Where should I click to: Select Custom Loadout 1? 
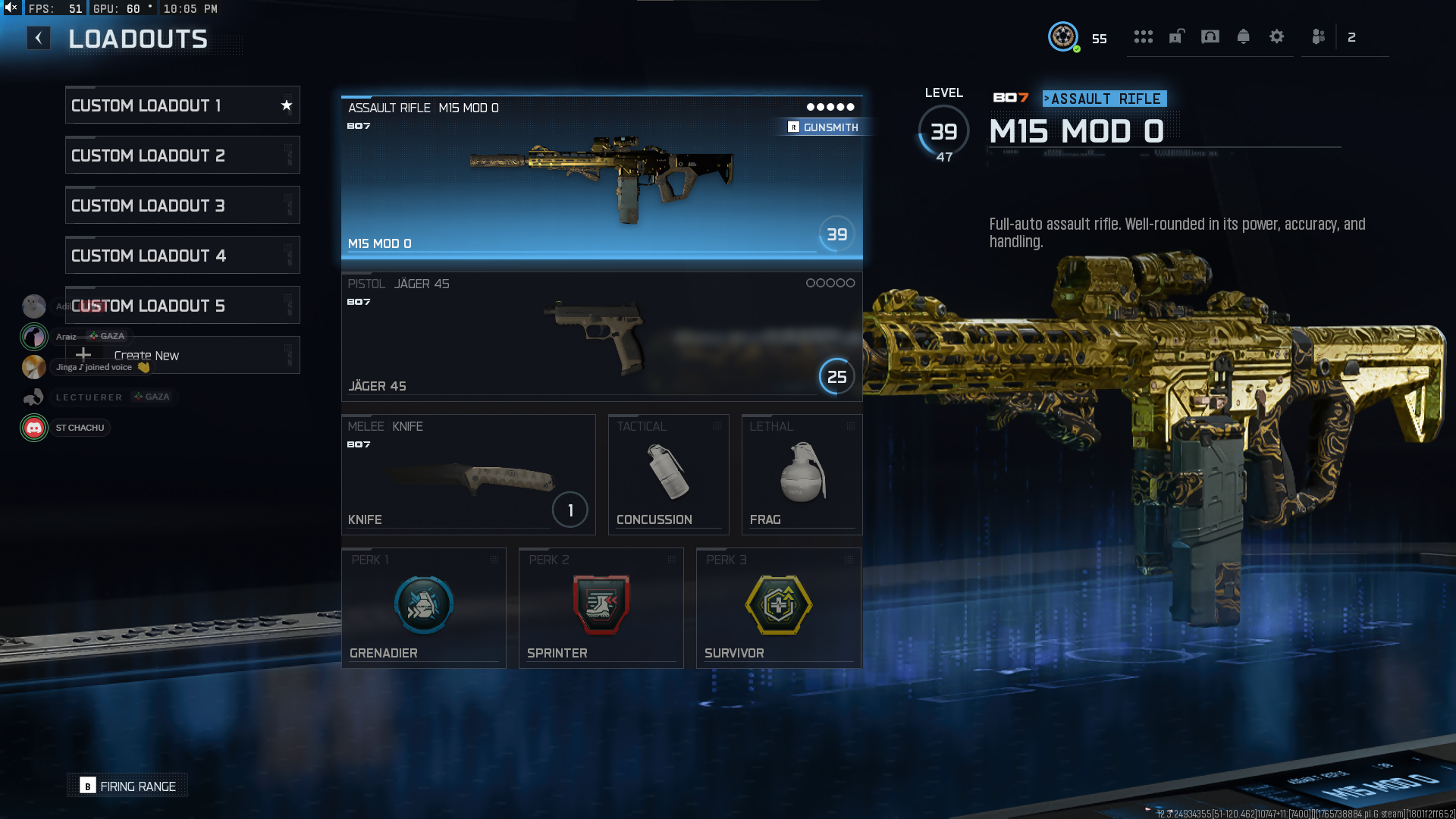pyautogui.click(x=182, y=105)
